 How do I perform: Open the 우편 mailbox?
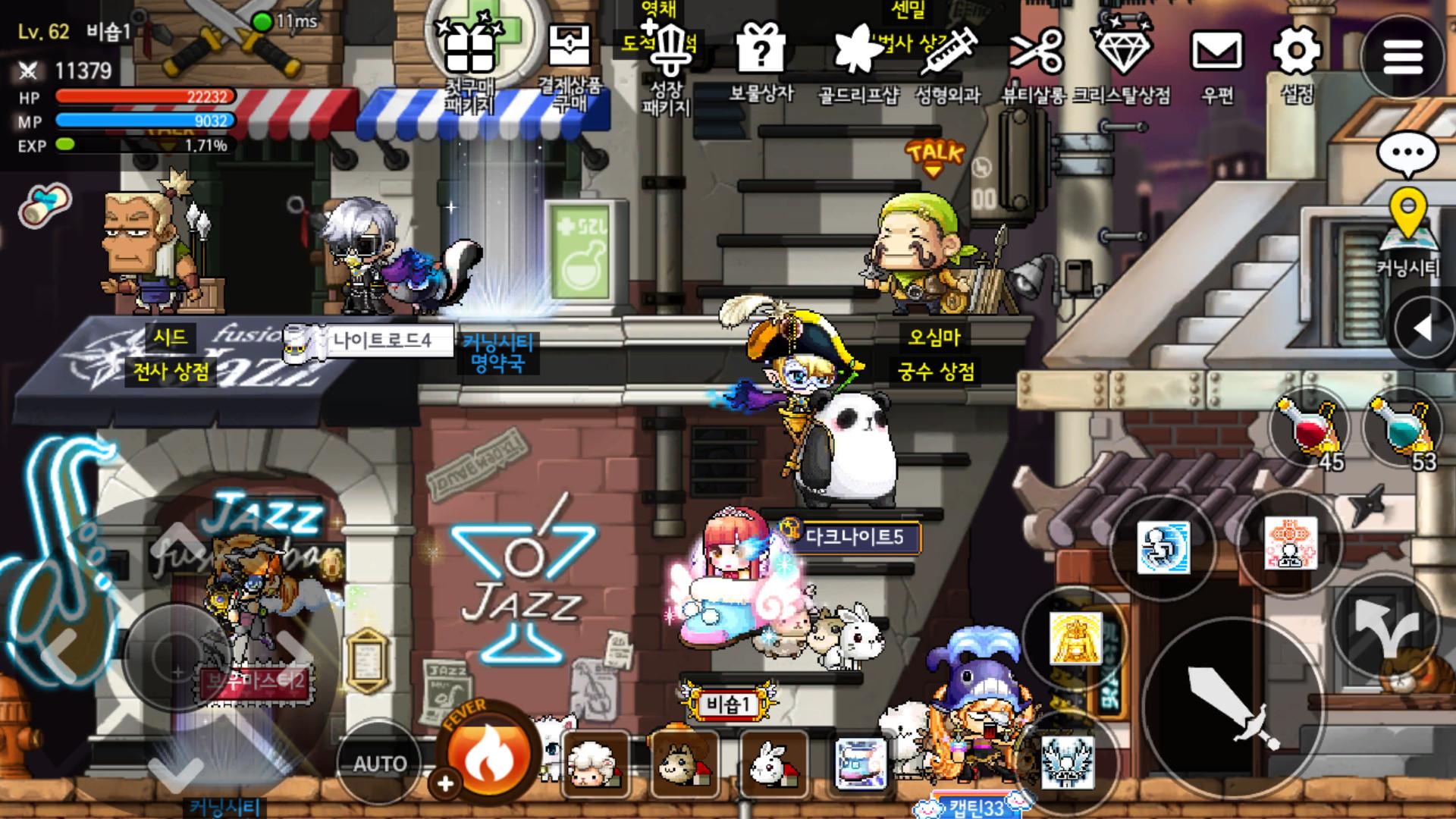point(1217,52)
